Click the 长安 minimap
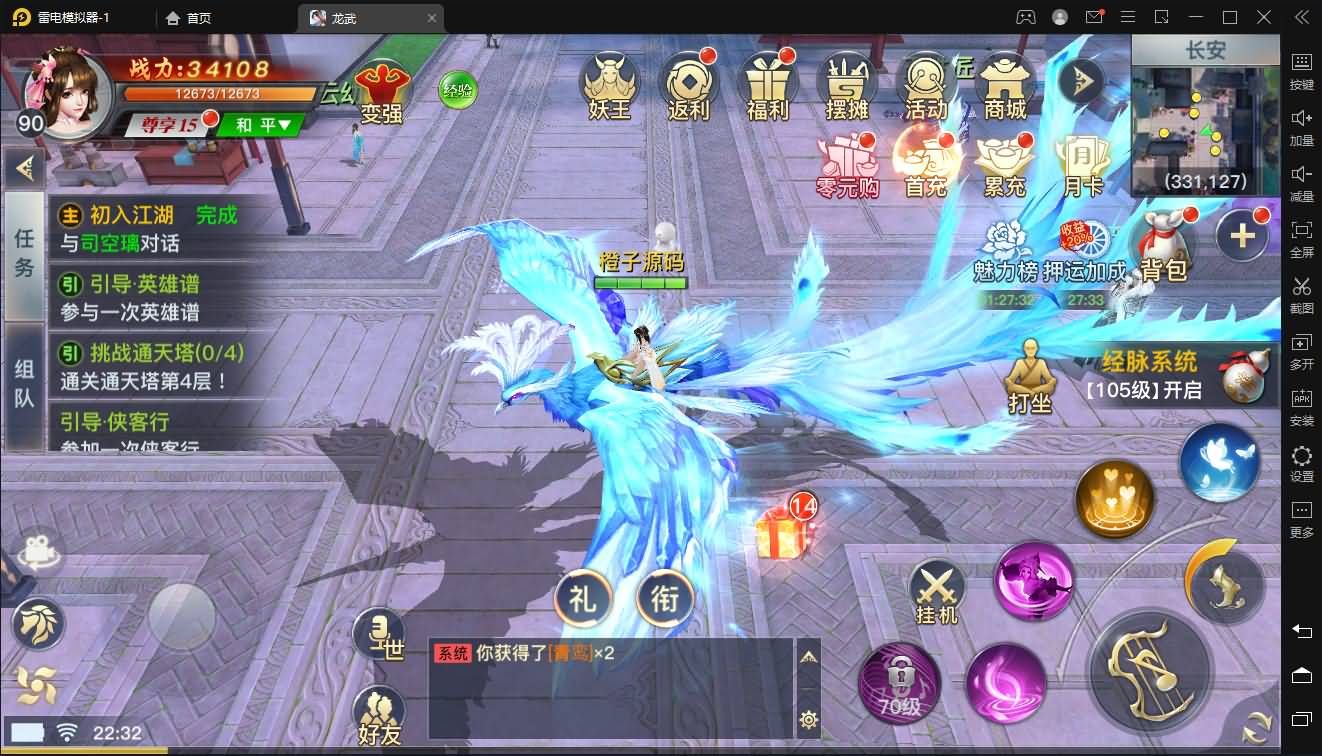This screenshot has width=1322, height=756. (1203, 110)
